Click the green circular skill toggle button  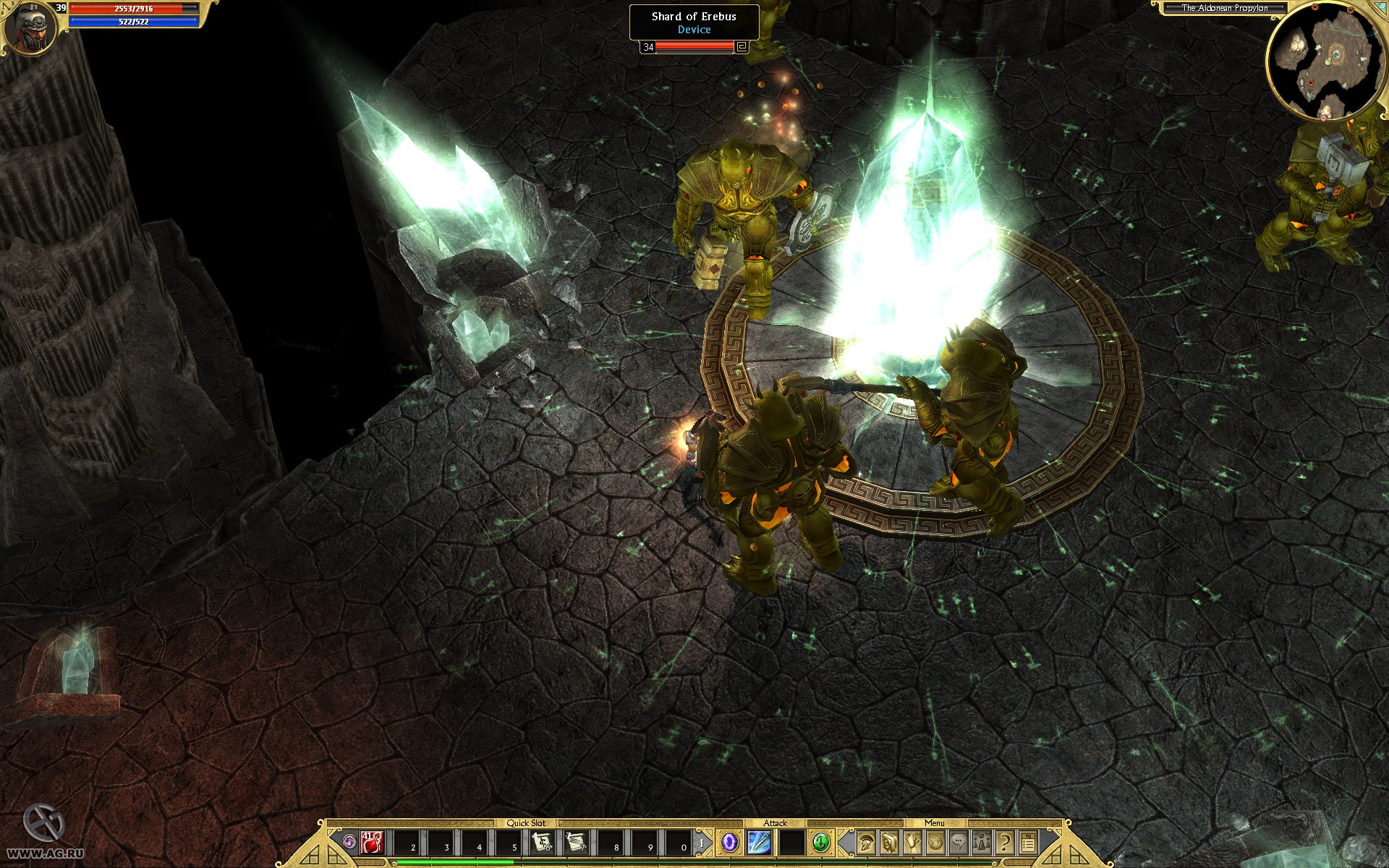pyautogui.click(x=822, y=843)
